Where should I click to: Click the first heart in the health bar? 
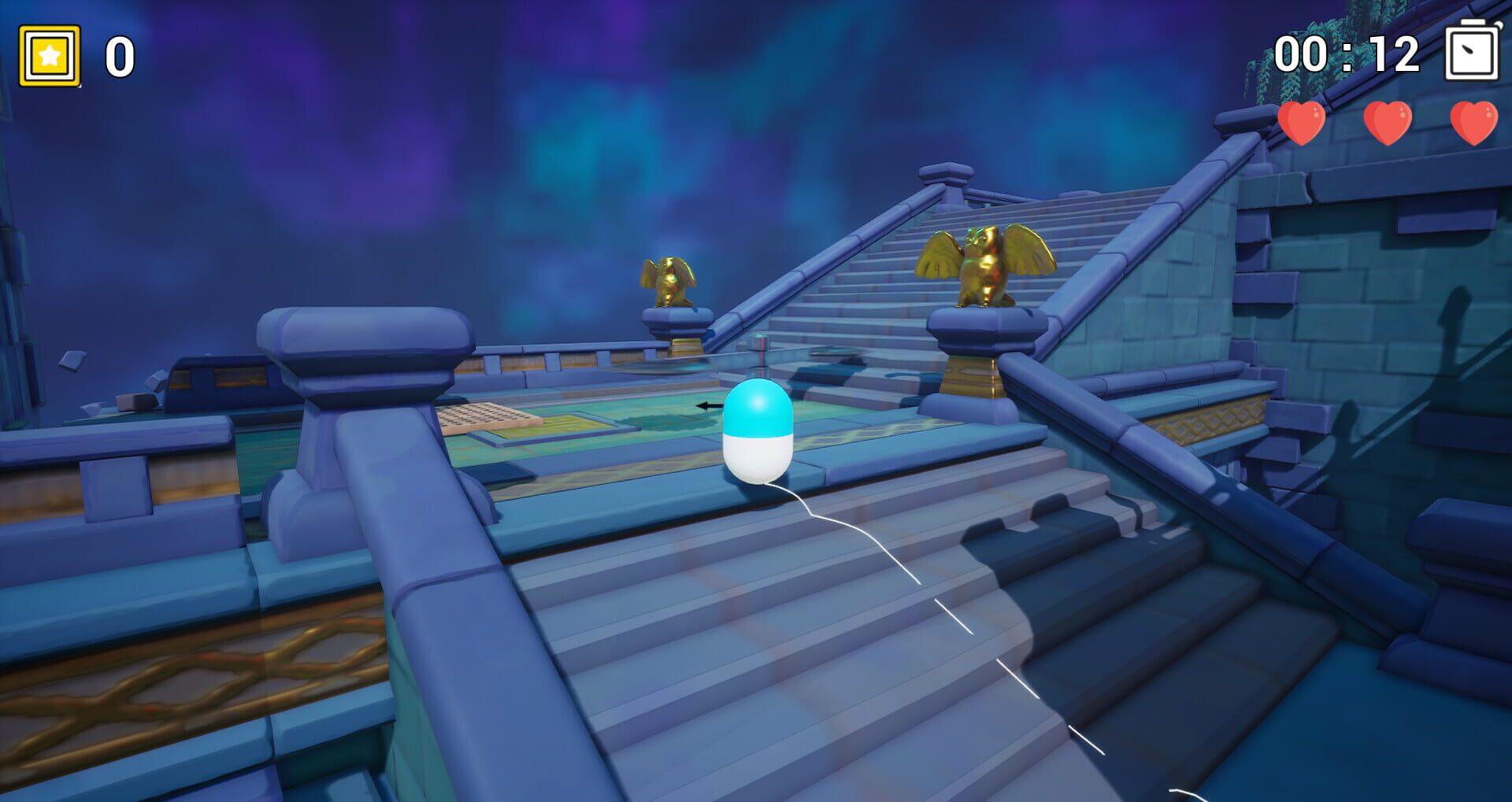click(1303, 124)
